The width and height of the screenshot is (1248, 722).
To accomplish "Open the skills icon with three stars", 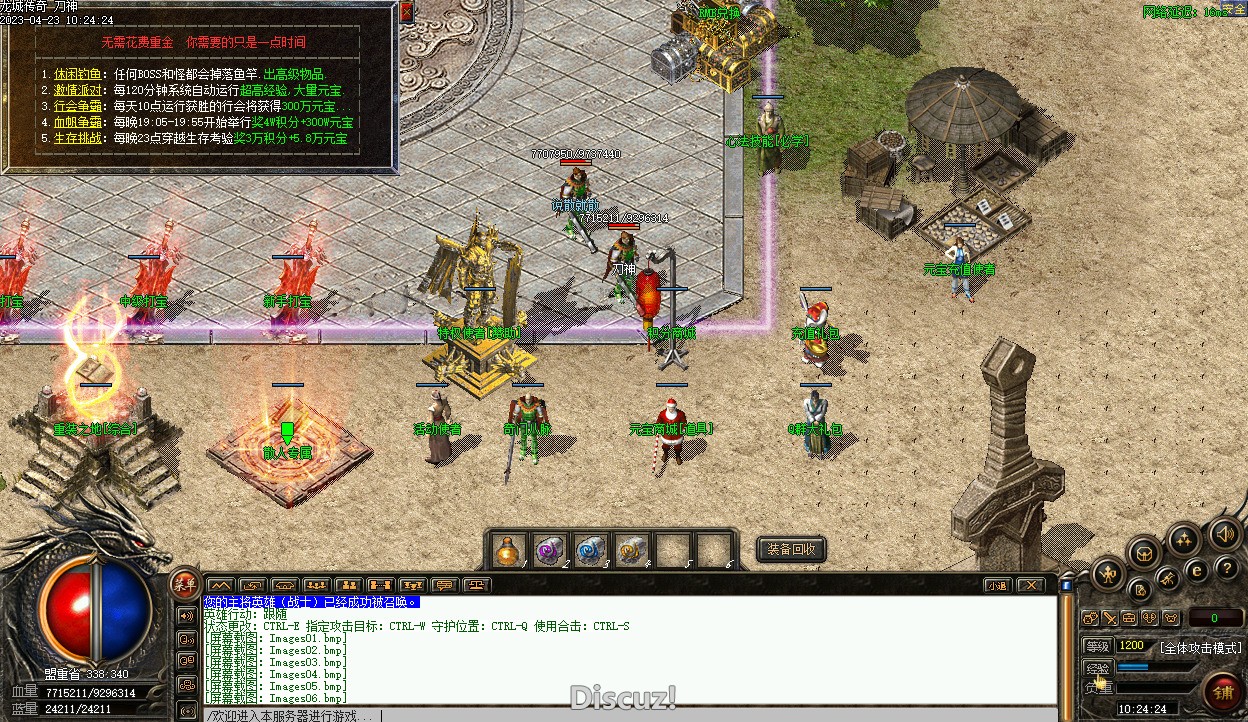I will pos(1184,540).
